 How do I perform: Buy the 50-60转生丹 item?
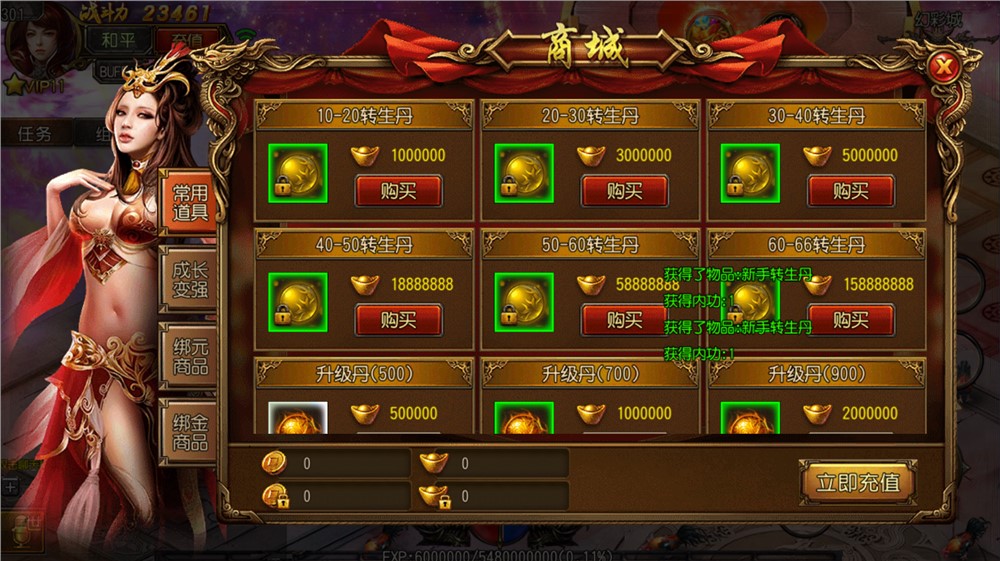click(624, 320)
